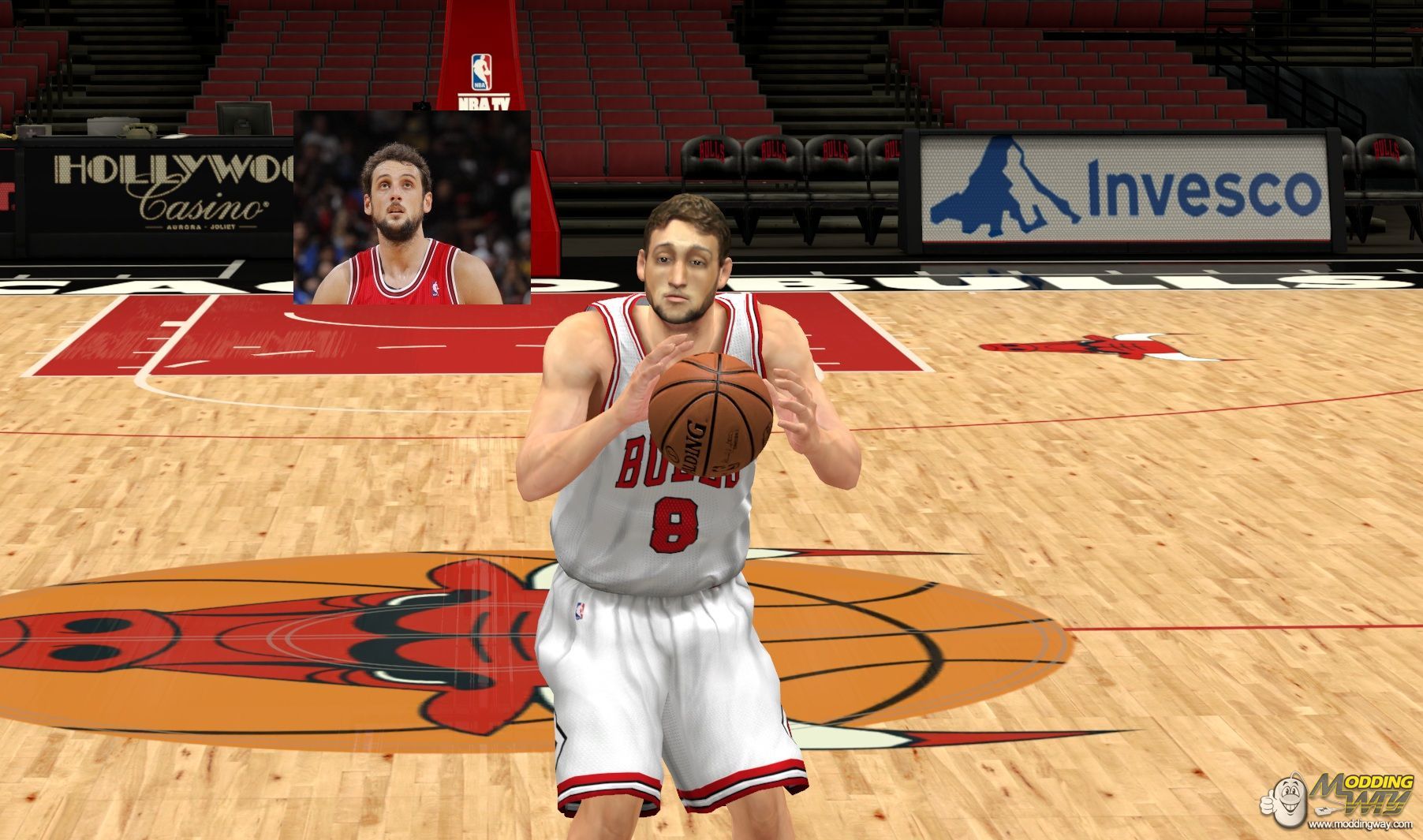Image resolution: width=1423 pixels, height=840 pixels.
Task: Click the inset player reference photo
Action: pos(411,207)
